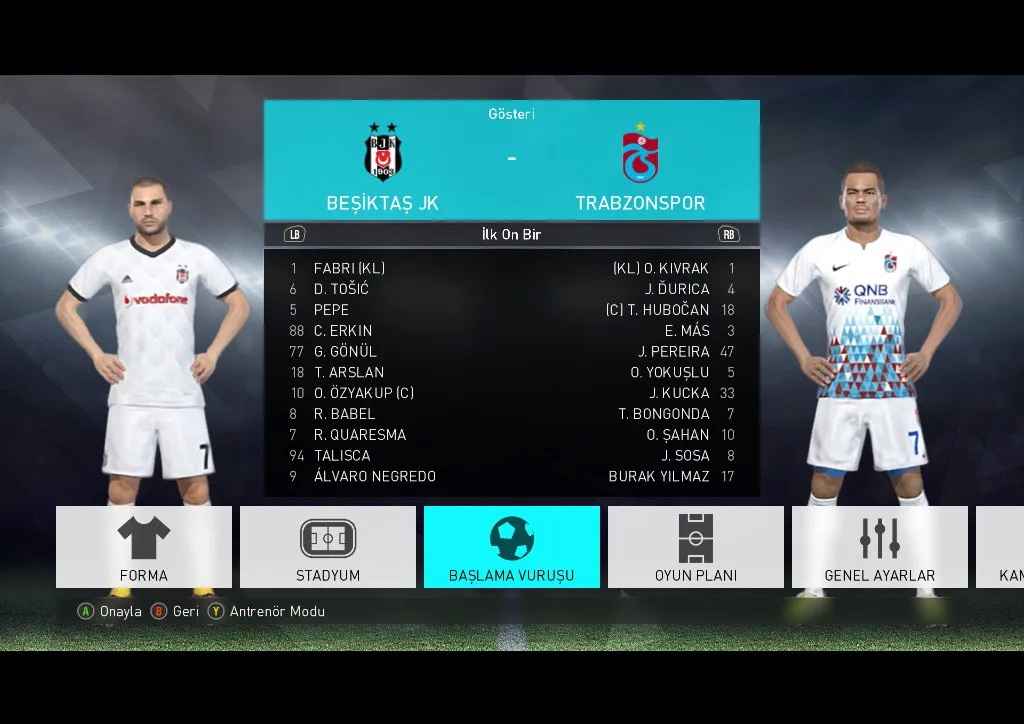Pick R. Quaresma from the starting eleven
Screen dimensions: 1024x724
(359, 435)
